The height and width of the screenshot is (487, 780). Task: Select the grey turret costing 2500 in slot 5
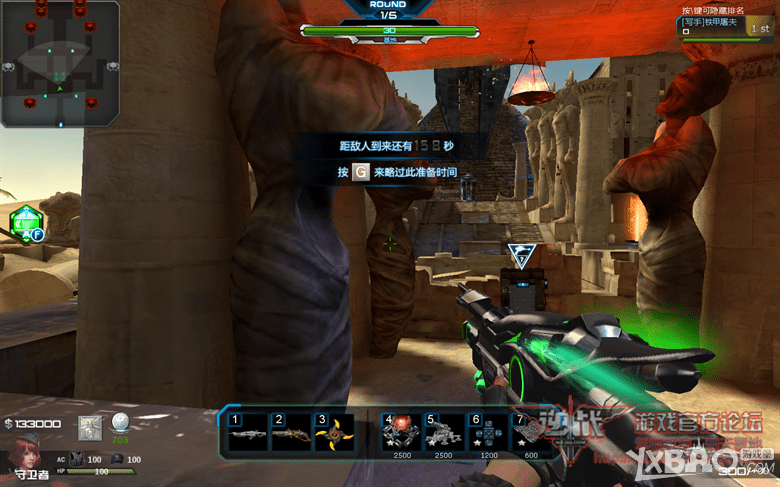point(443,432)
